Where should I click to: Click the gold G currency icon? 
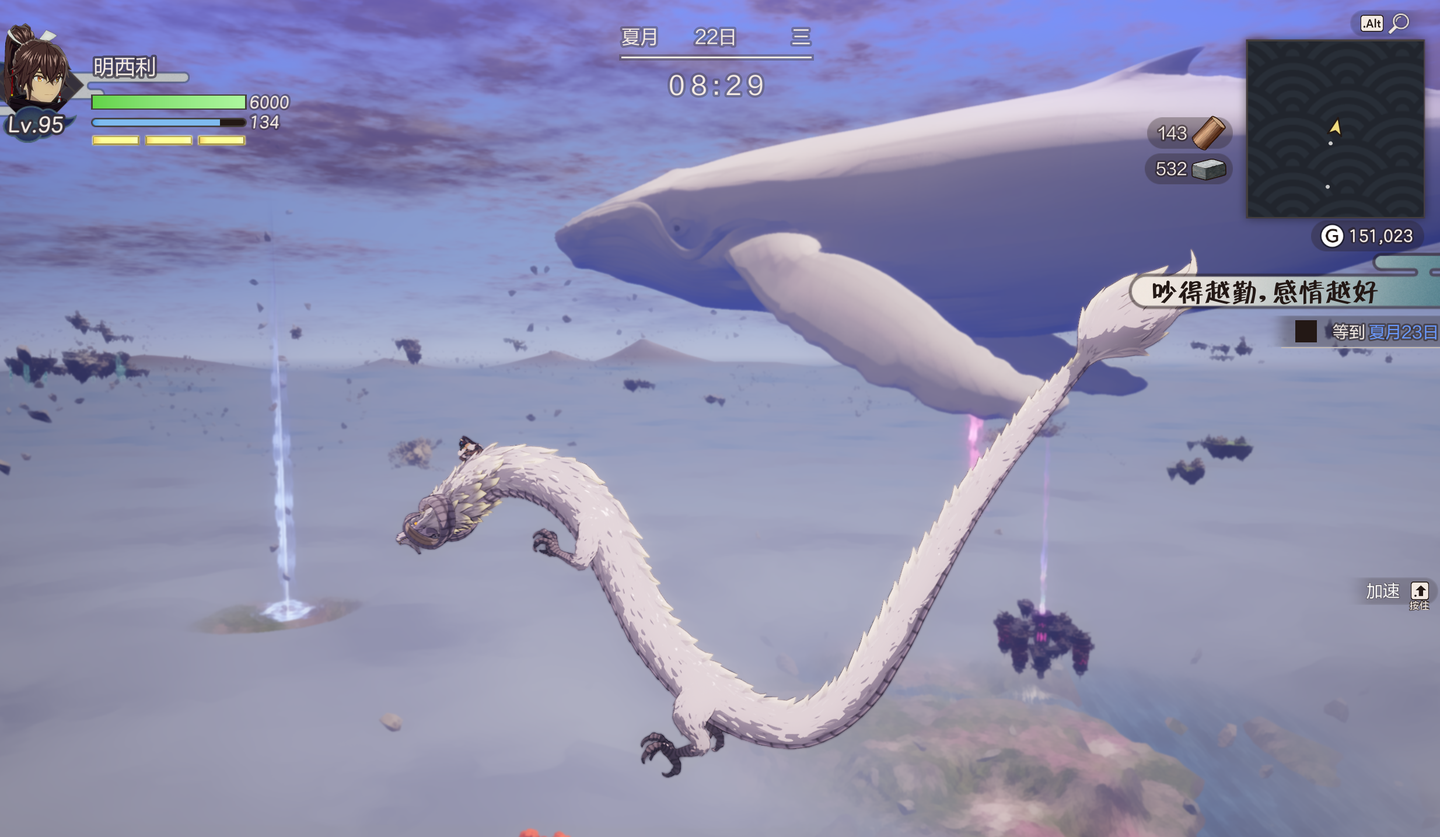[x=1331, y=236]
